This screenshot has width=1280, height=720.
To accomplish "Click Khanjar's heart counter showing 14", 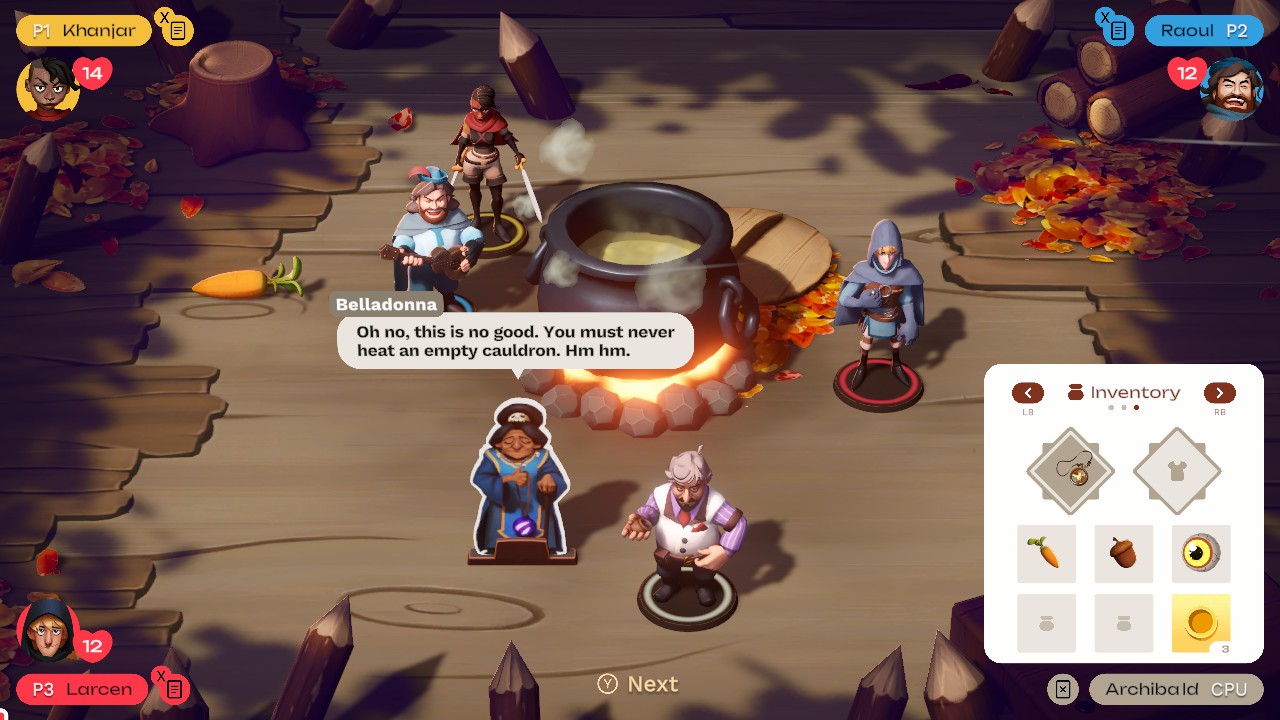I will tap(91, 72).
